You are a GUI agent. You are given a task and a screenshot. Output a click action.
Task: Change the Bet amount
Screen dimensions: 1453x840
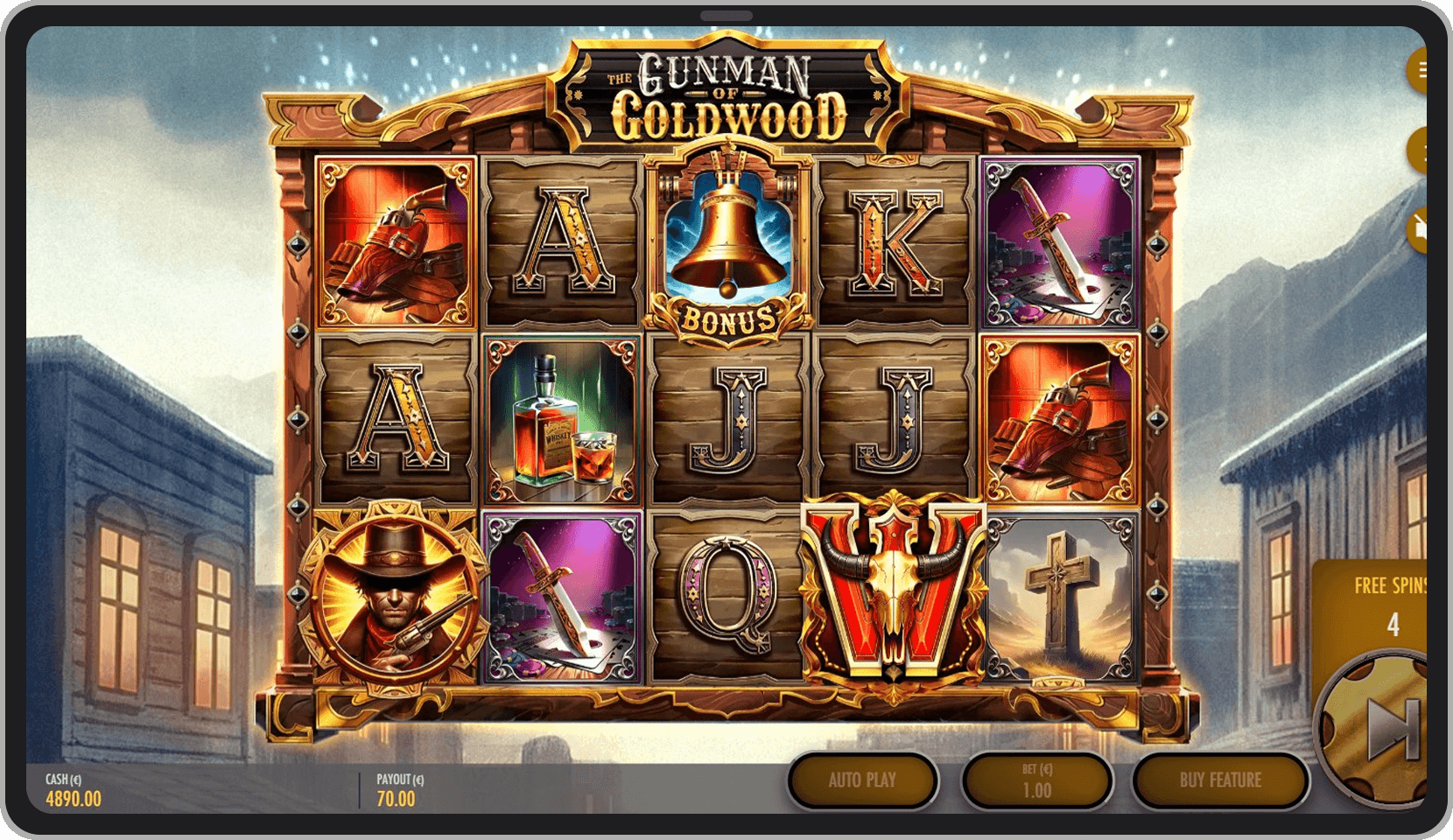[1036, 780]
